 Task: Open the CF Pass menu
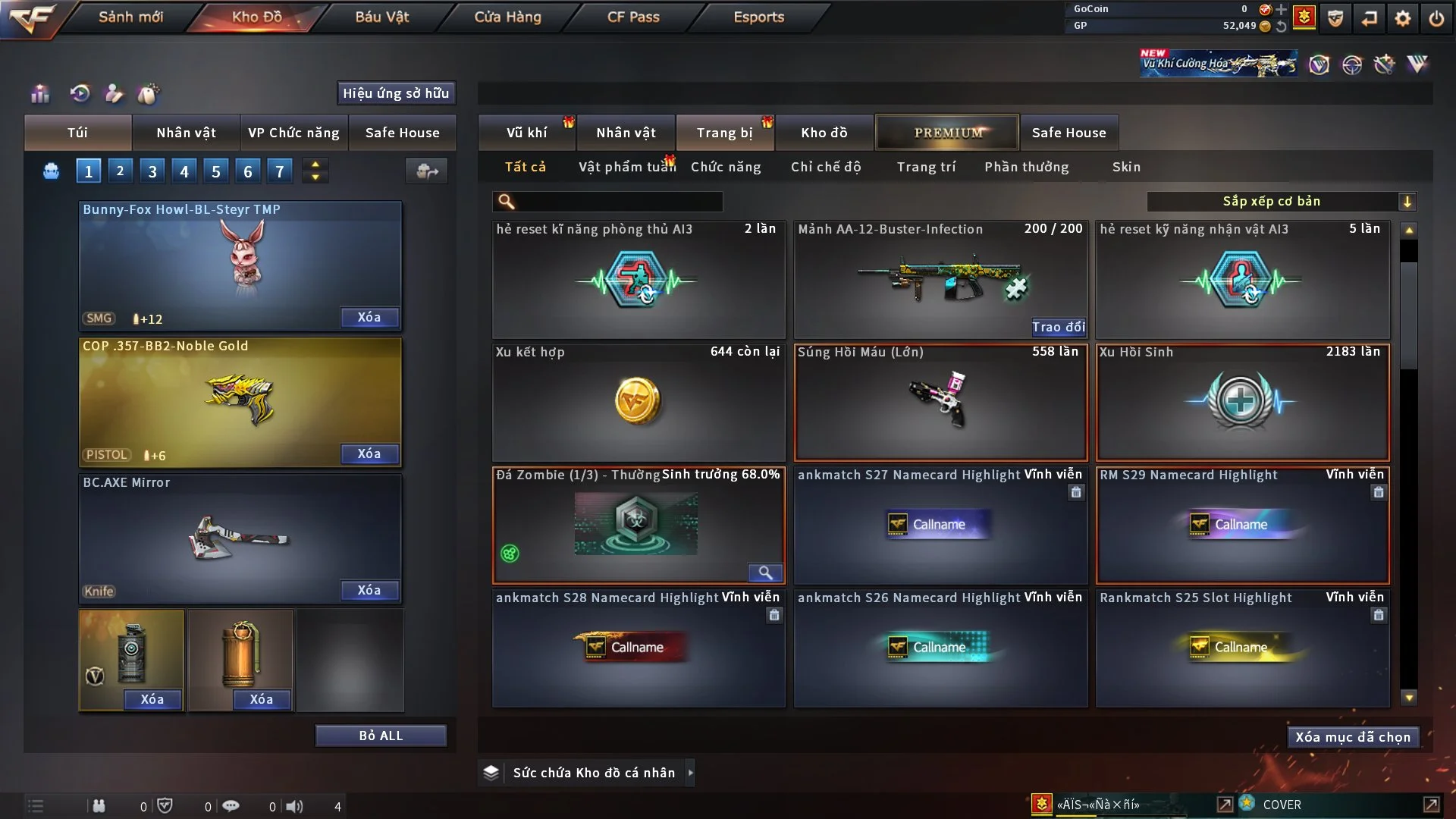pyautogui.click(x=633, y=17)
